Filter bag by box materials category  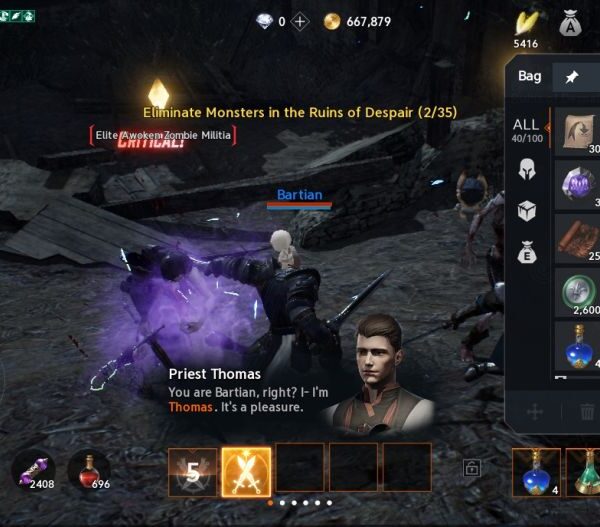[x=527, y=212]
